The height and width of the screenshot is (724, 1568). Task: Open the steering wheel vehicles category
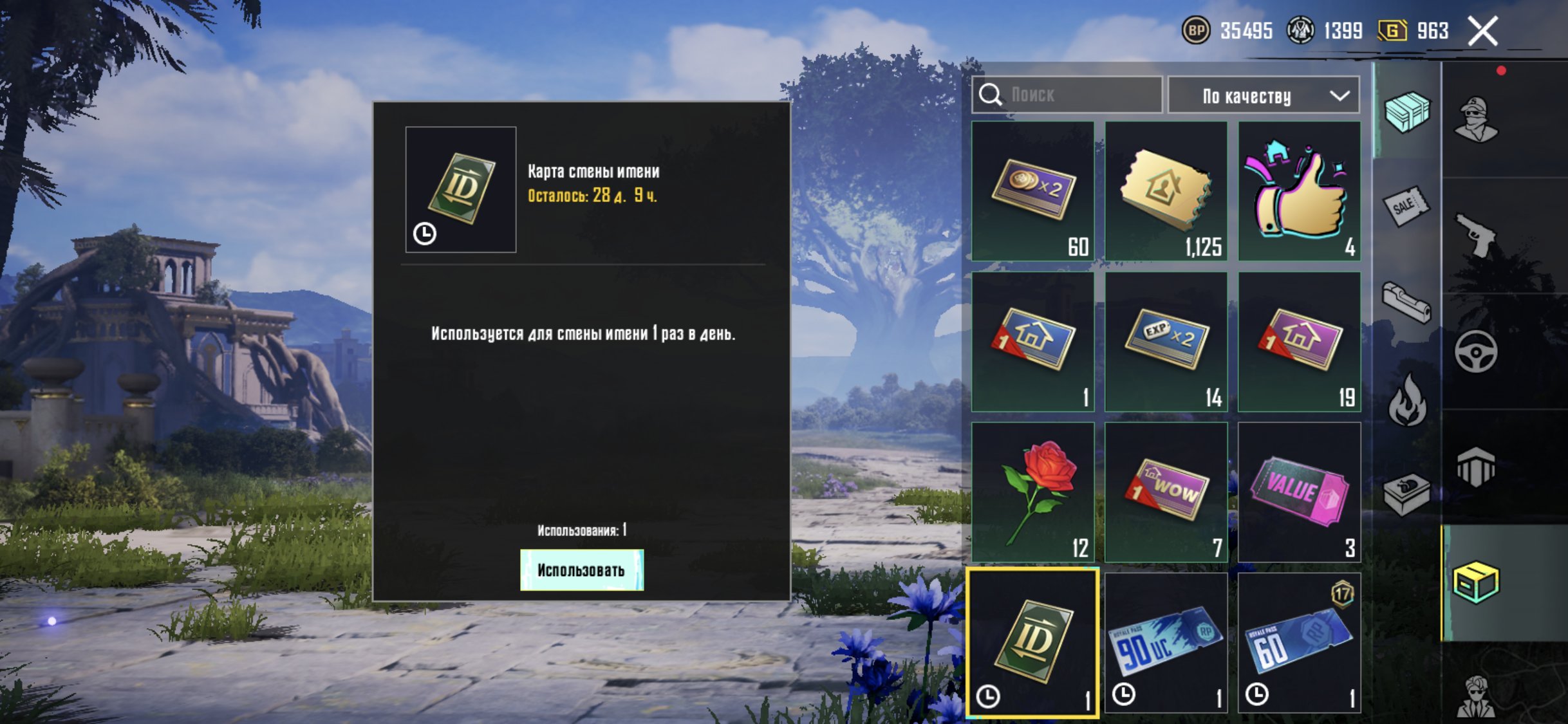[x=1475, y=351]
